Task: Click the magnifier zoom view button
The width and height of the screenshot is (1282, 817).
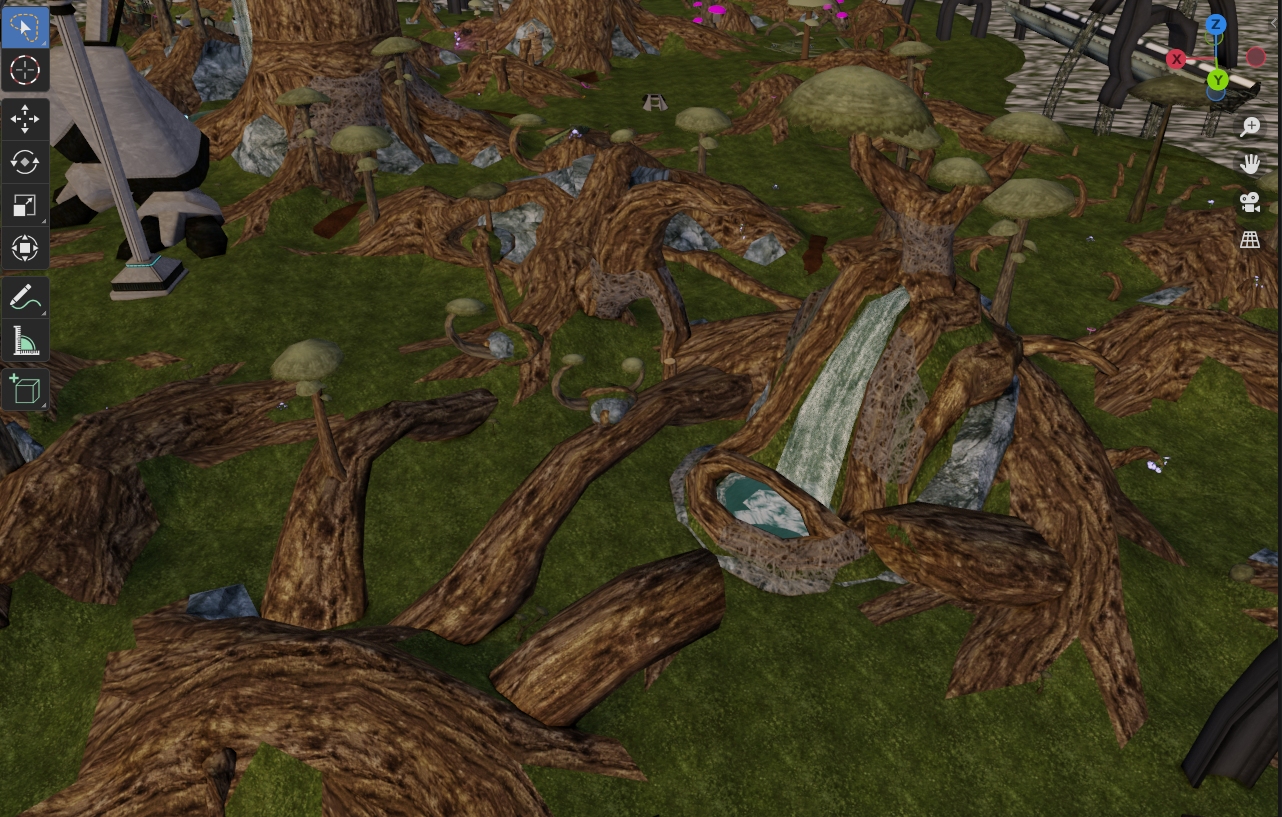Action: click(1250, 126)
